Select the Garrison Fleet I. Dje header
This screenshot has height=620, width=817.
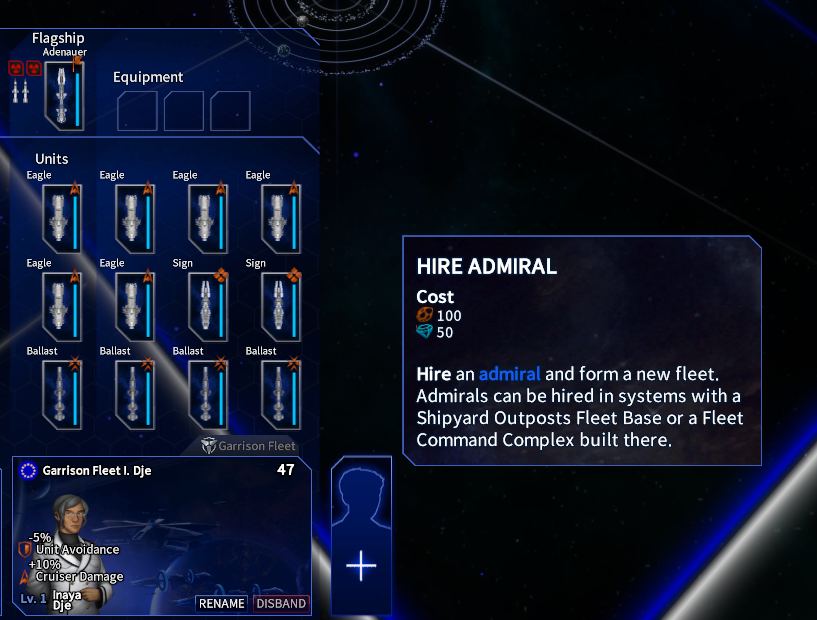97,470
